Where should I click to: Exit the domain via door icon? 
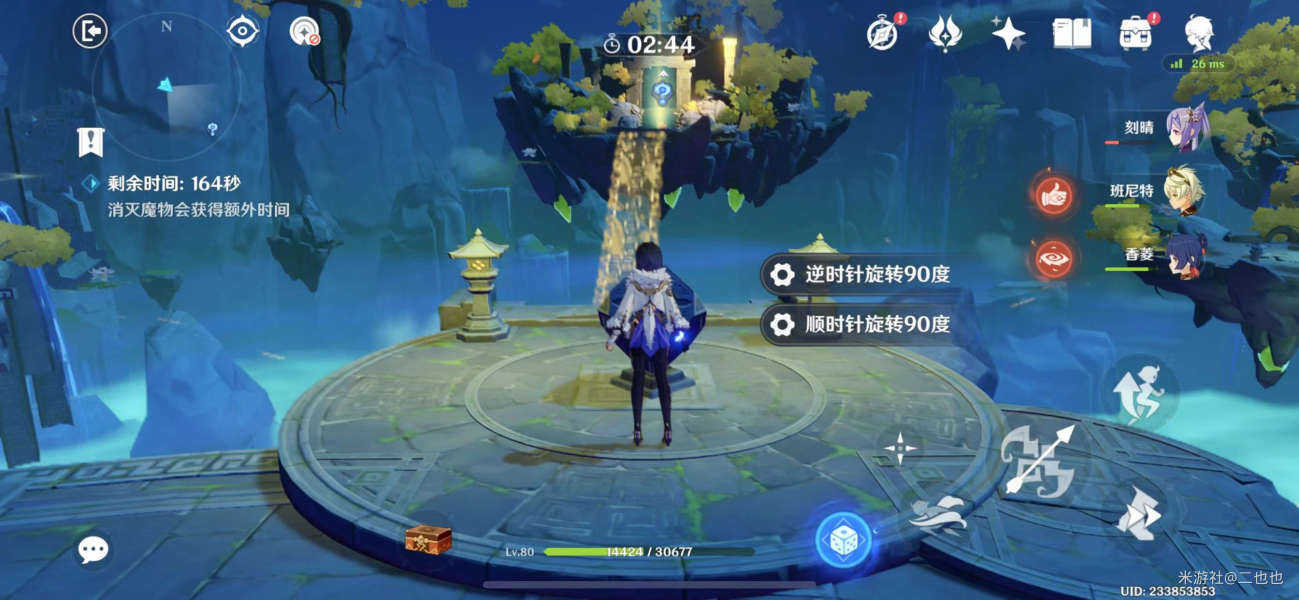pos(90,32)
